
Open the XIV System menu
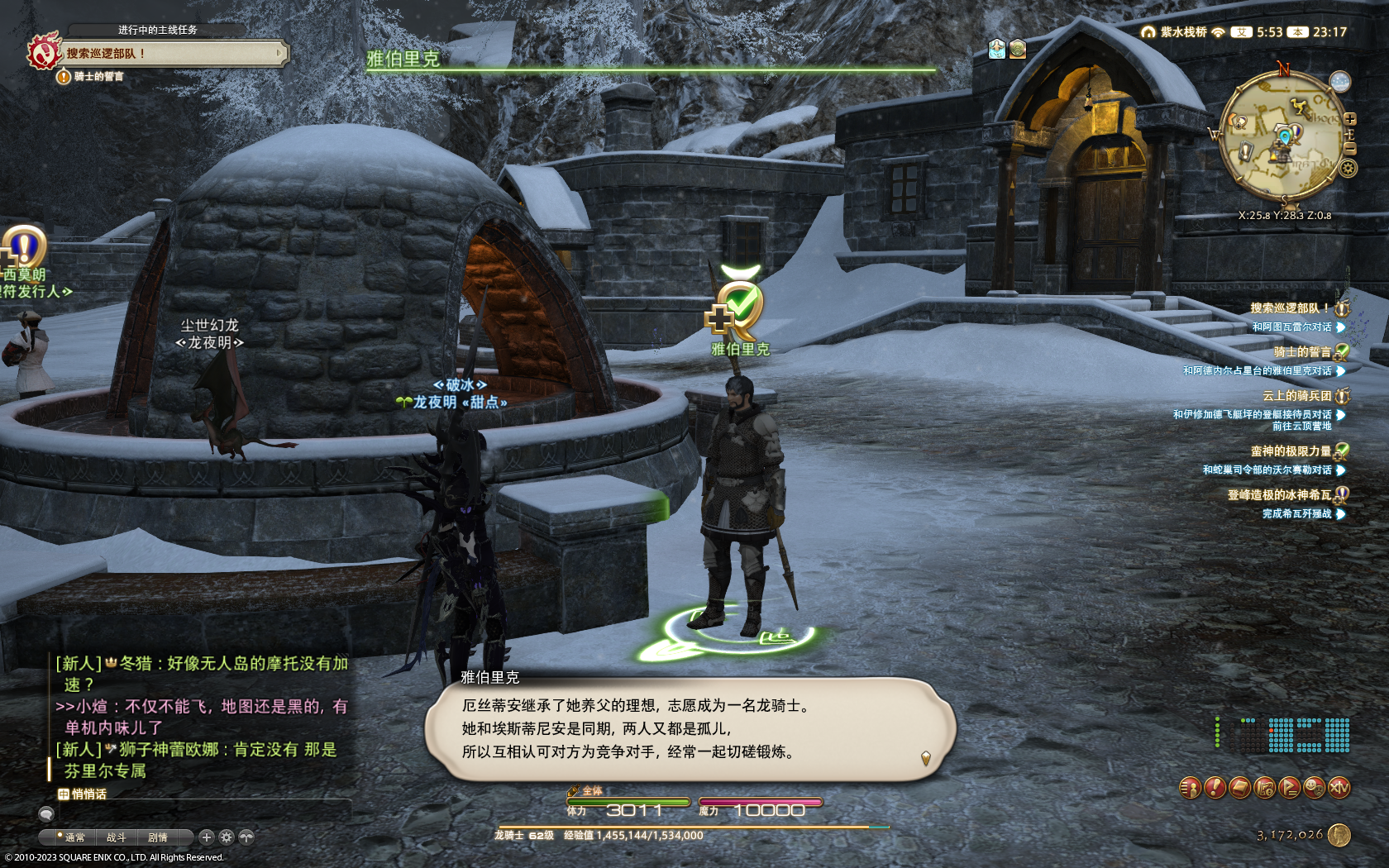coord(1339,788)
